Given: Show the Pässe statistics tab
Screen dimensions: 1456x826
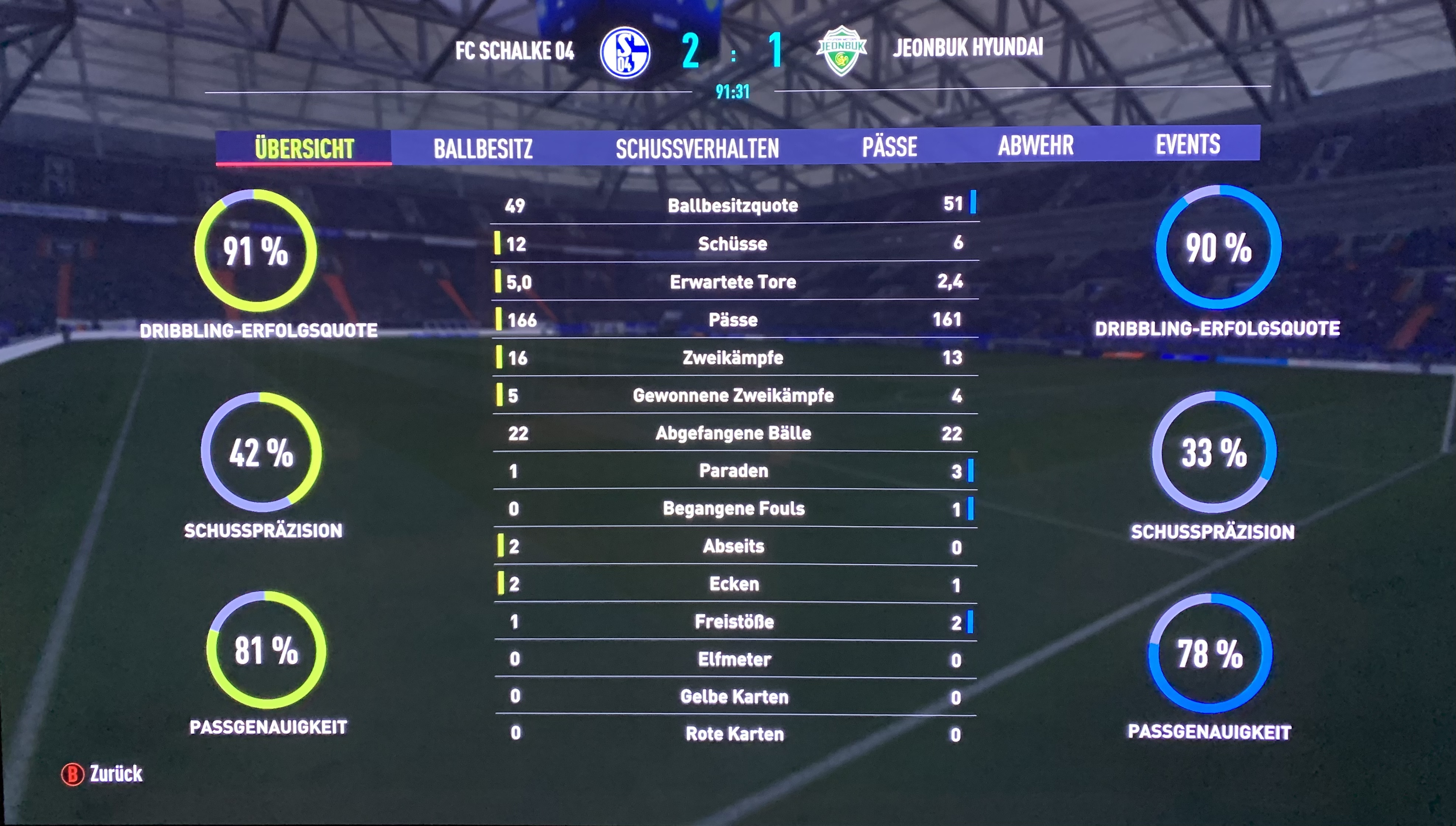Looking at the screenshot, I should click(x=889, y=147).
